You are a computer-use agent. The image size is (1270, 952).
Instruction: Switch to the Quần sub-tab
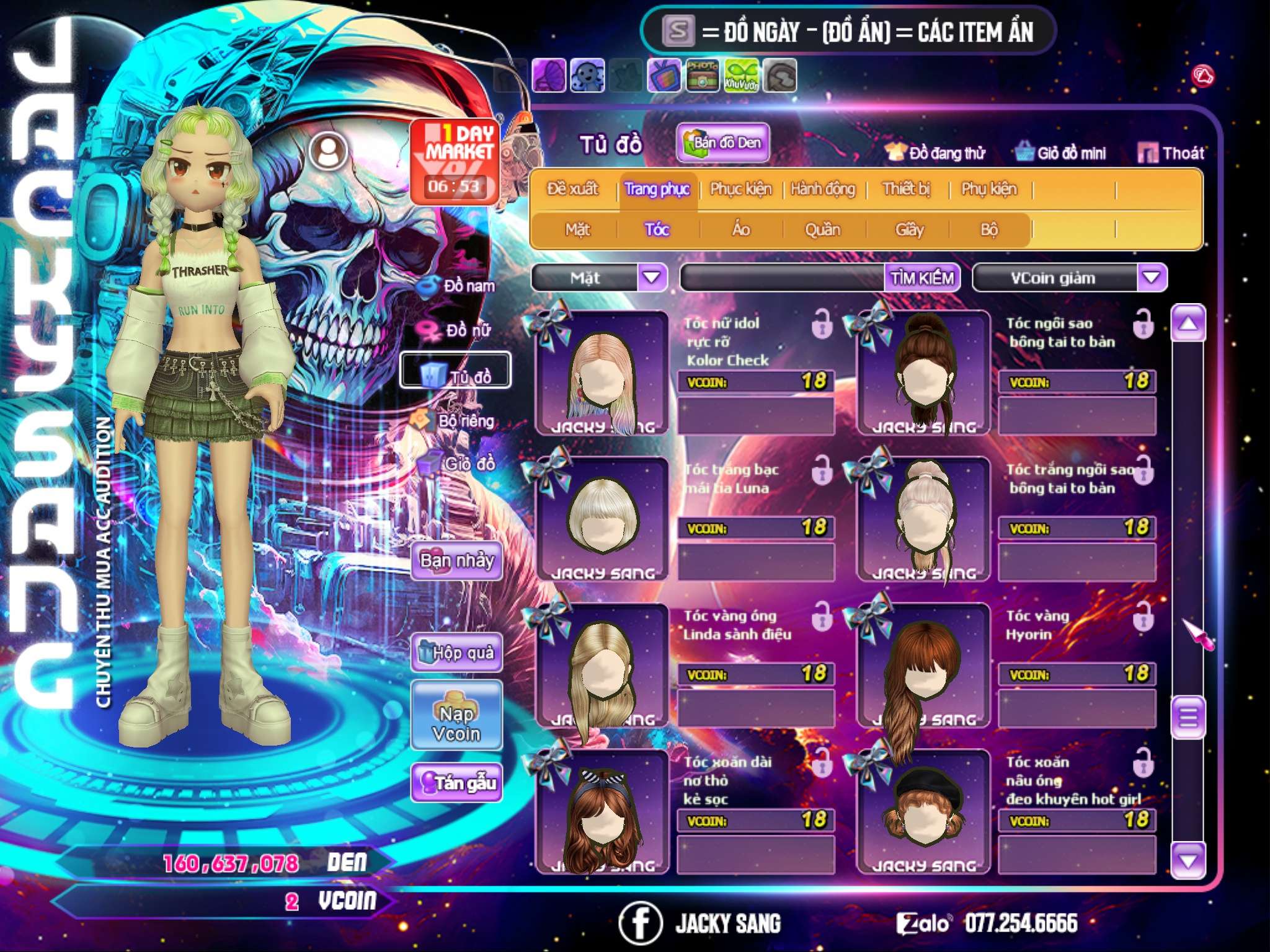point(822,230)
